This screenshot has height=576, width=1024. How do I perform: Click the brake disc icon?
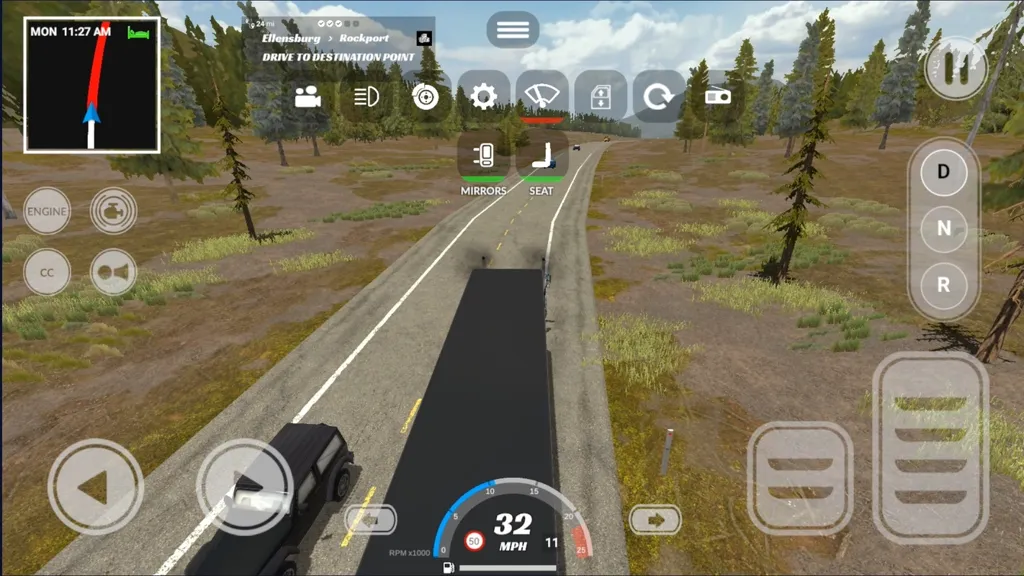[x=426, y=97]
